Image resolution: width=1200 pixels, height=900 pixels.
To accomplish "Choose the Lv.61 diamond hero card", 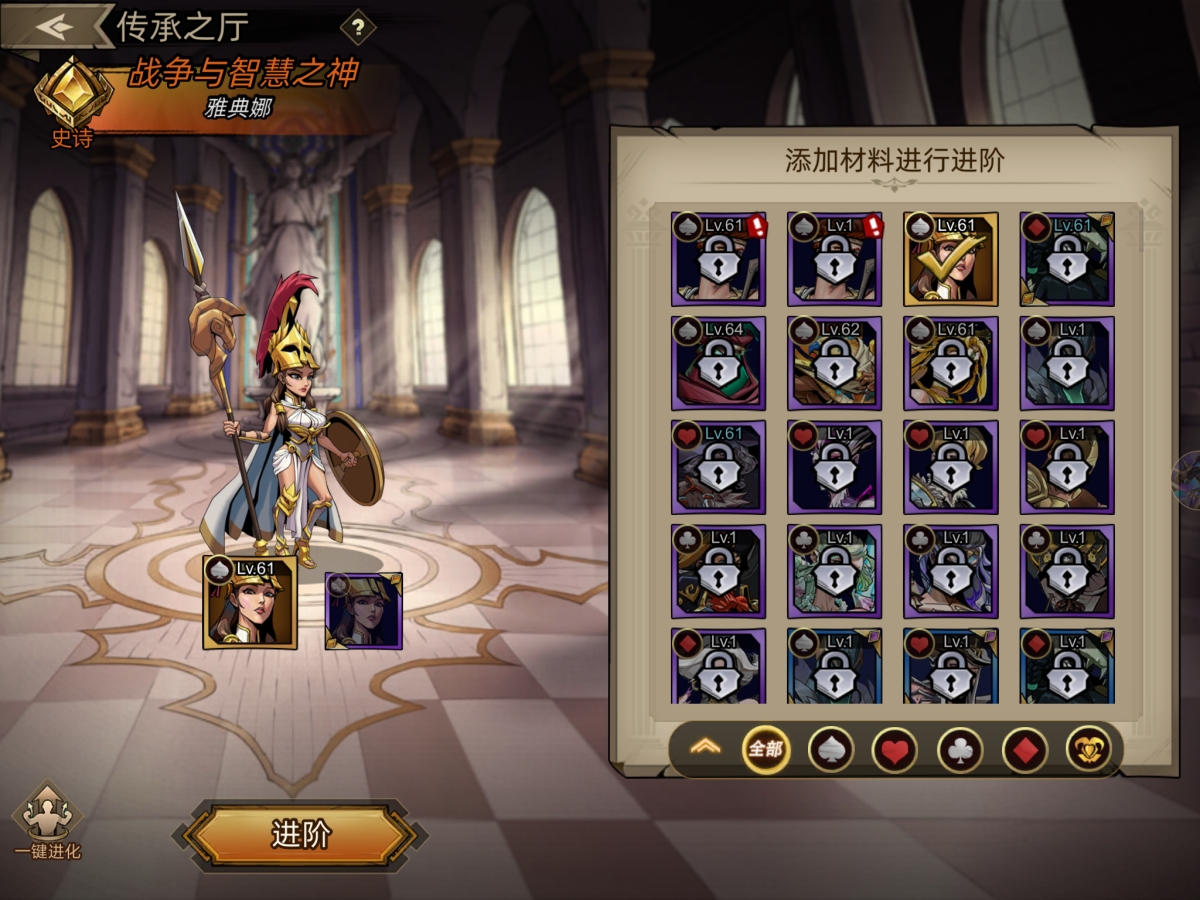I will coord(1066,259).
